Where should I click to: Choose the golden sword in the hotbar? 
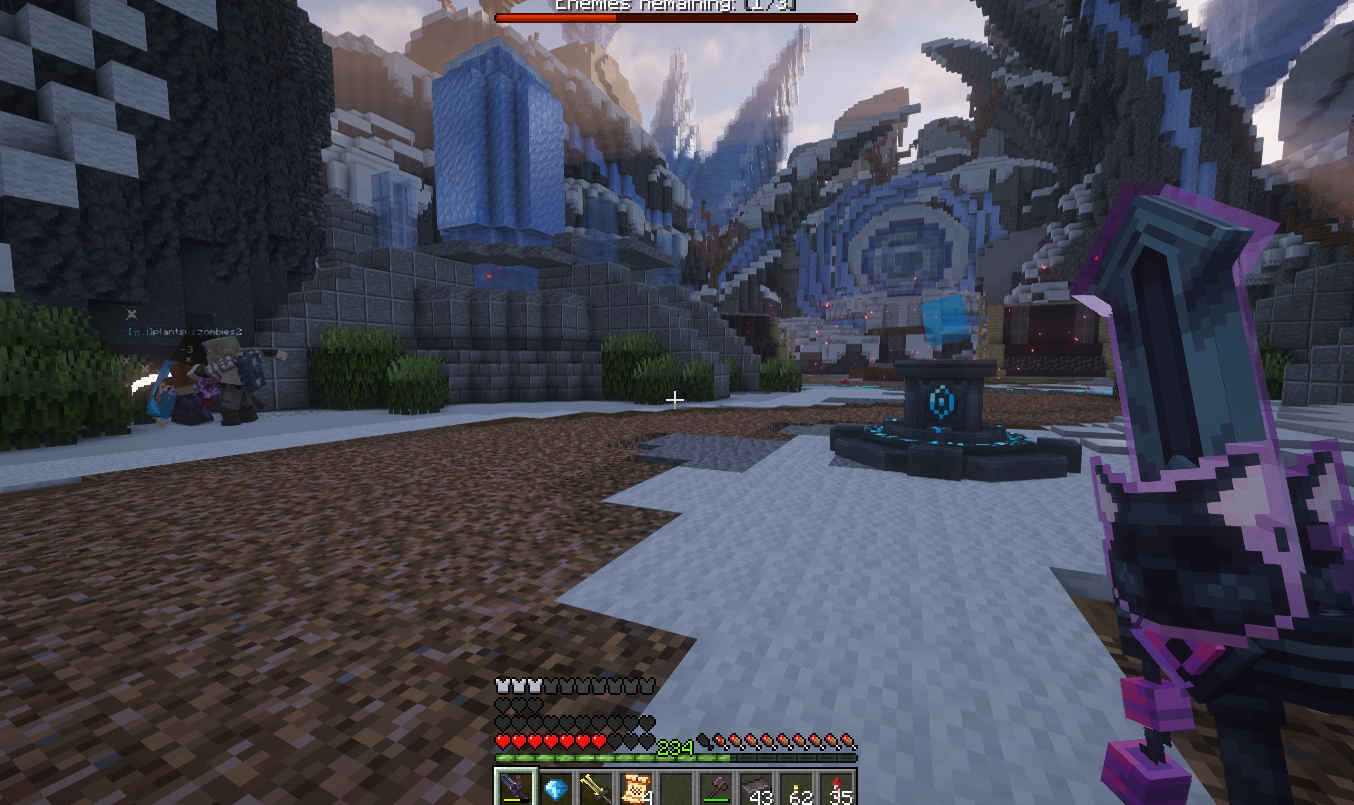tap(596, 788)
